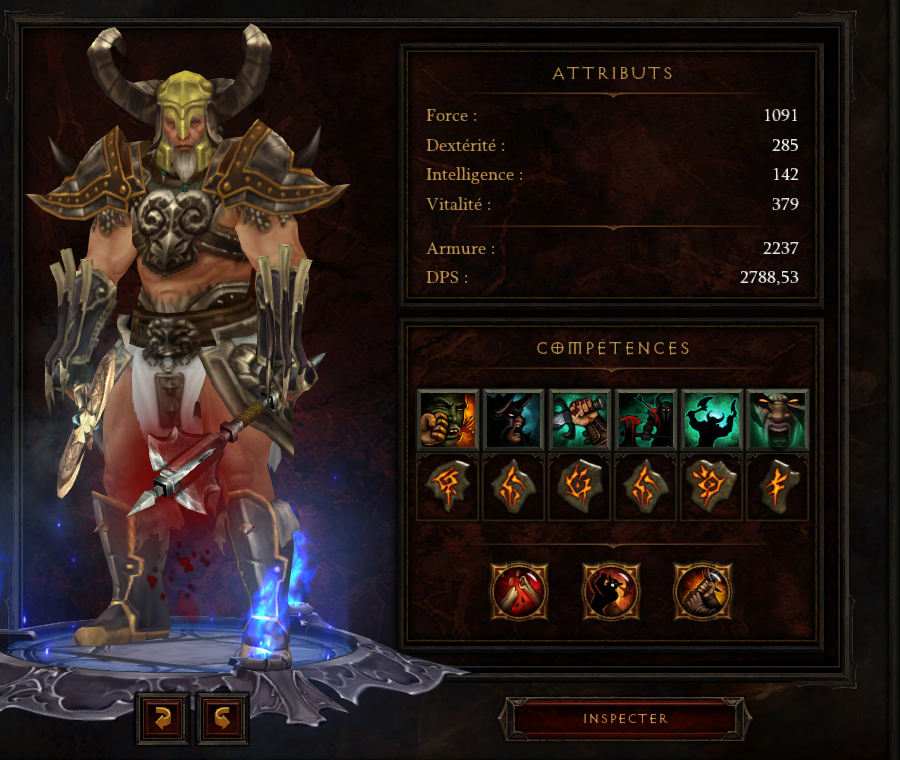Choose the roaring black bear passive skill

click(611, 592)
